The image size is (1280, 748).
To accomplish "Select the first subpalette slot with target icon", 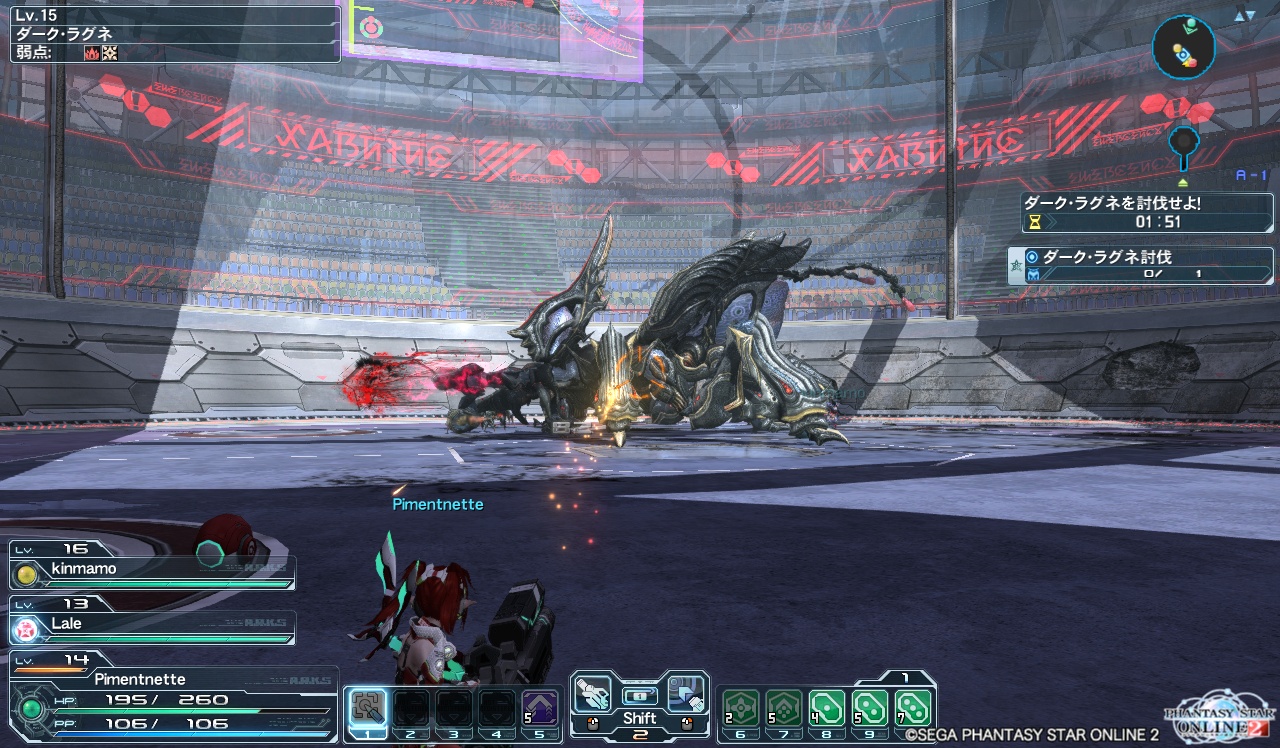I will coord(368,708).
